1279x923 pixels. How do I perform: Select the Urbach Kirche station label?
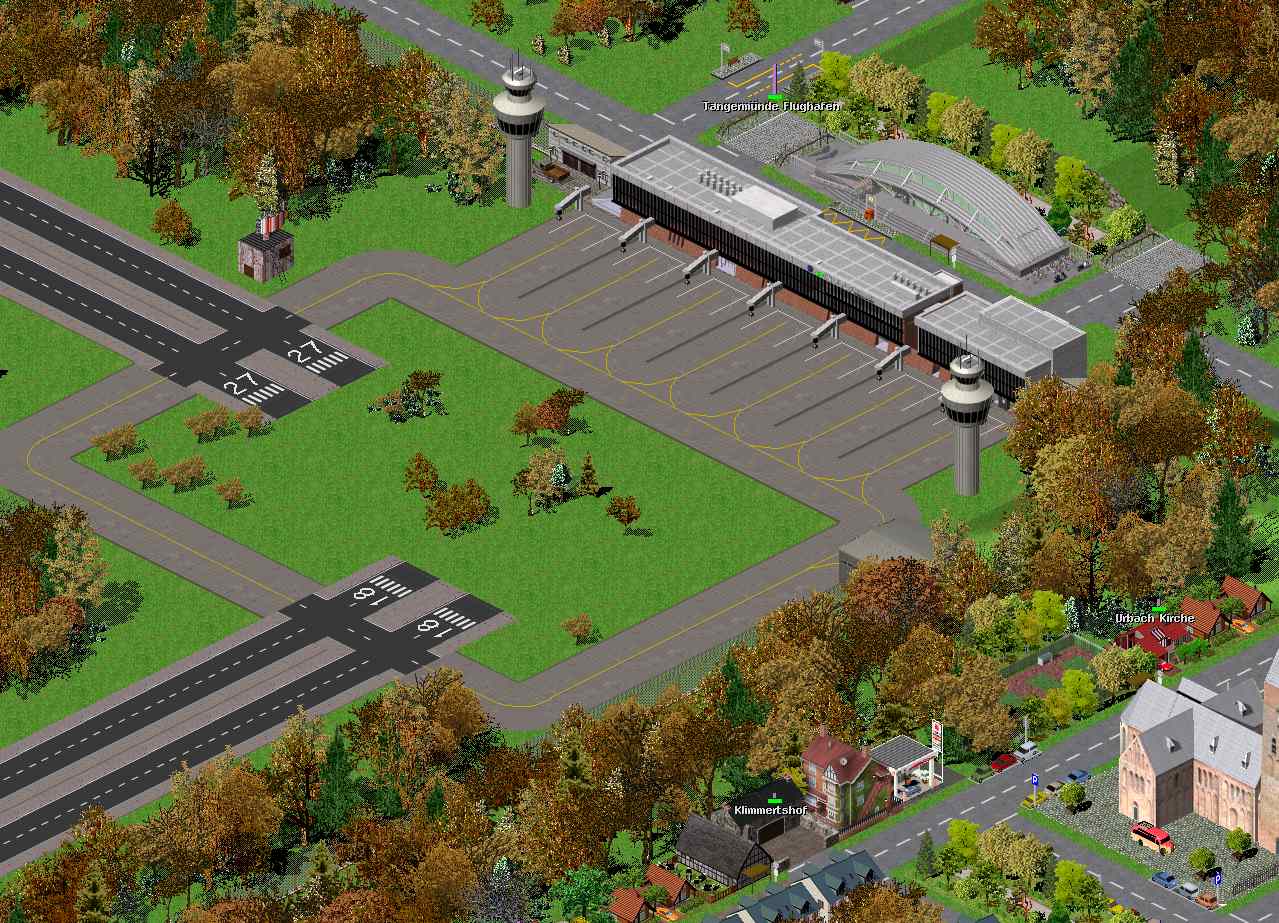tap(1155, 618)
